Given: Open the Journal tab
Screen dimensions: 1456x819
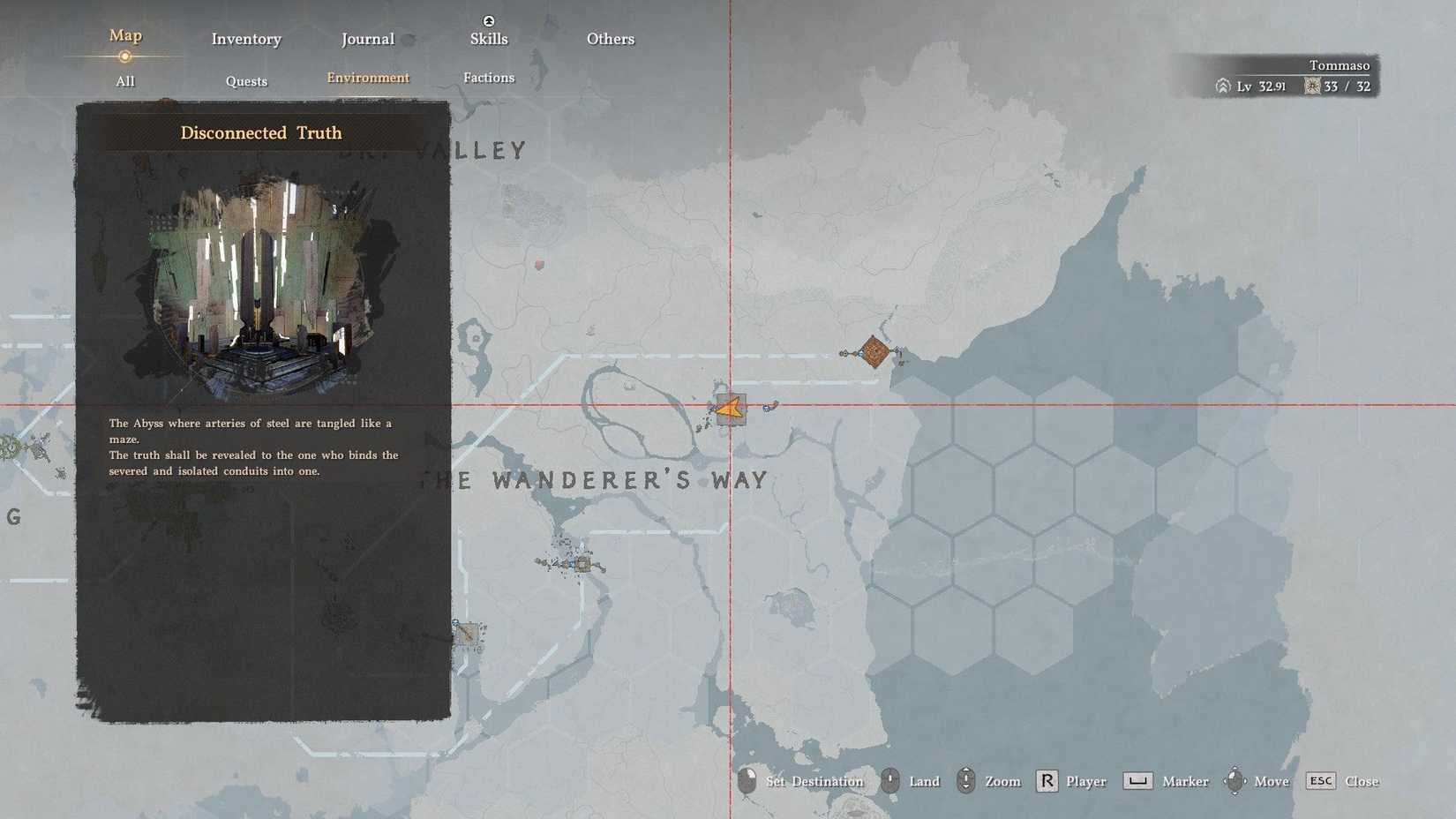Looking at the screenshot, I should pos(366,39).
